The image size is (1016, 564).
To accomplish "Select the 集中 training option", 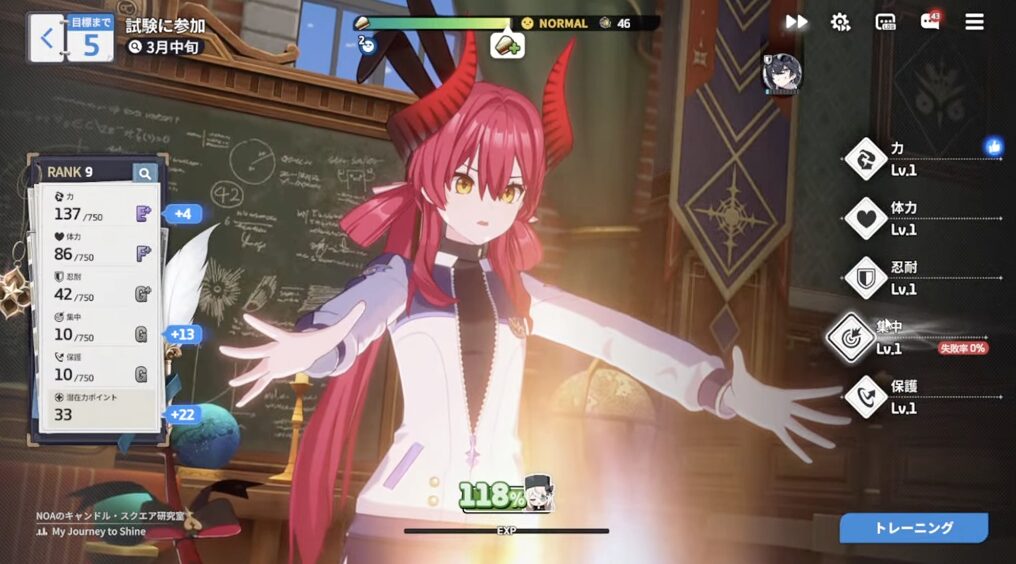I will (853, 338).
